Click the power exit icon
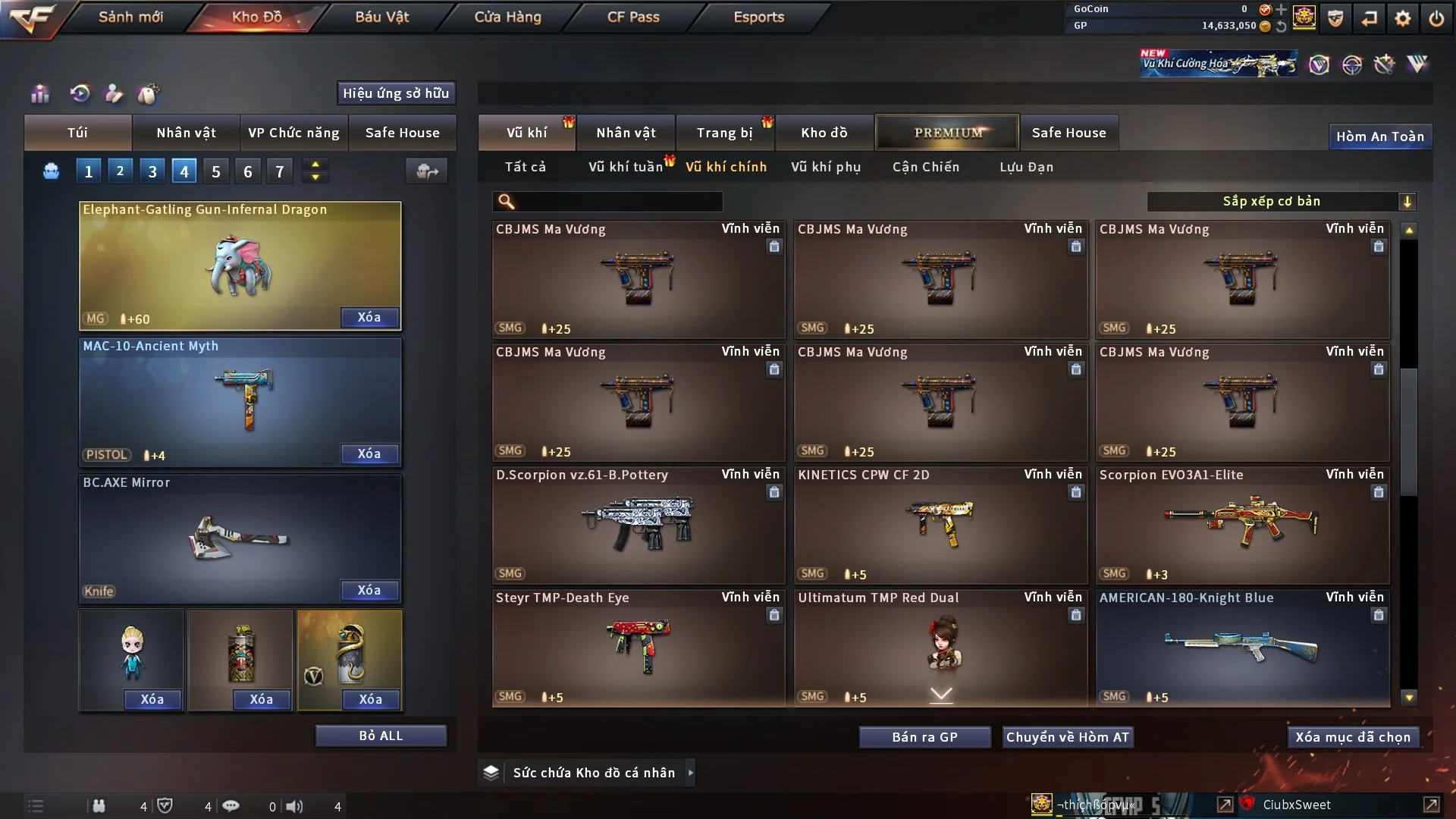Image resolution: width=1456 pixels, height=819 pixels. (x=1436, y=18)
